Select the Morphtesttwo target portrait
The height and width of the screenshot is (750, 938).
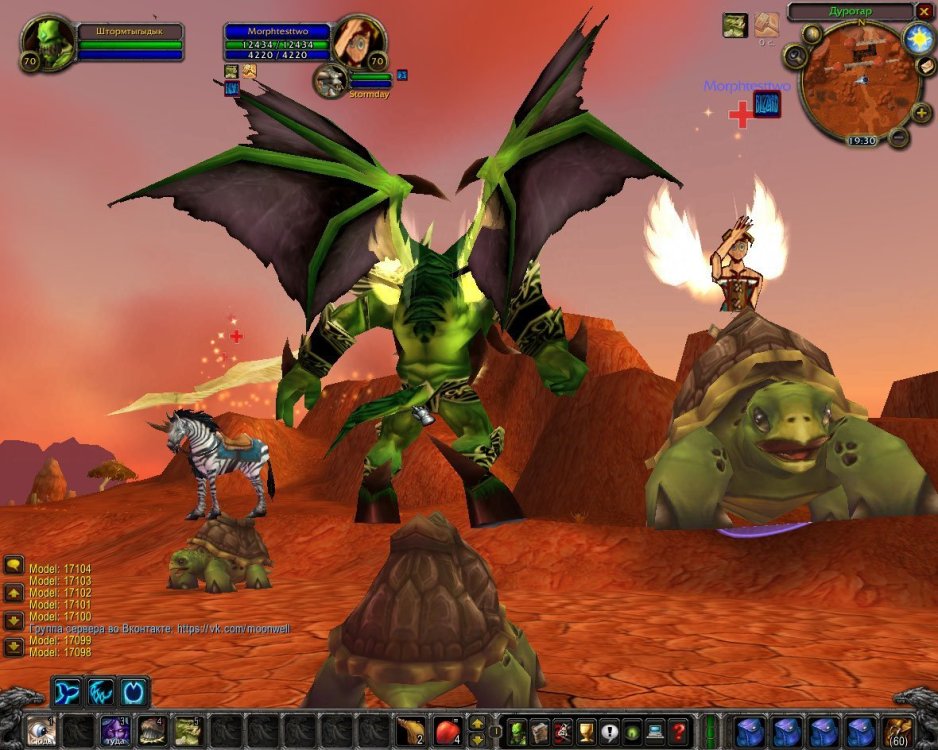358,40
